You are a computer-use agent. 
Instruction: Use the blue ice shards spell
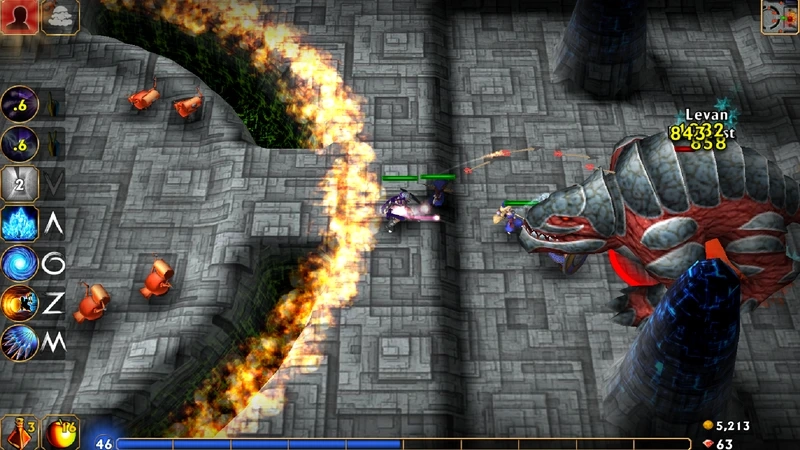20,341
